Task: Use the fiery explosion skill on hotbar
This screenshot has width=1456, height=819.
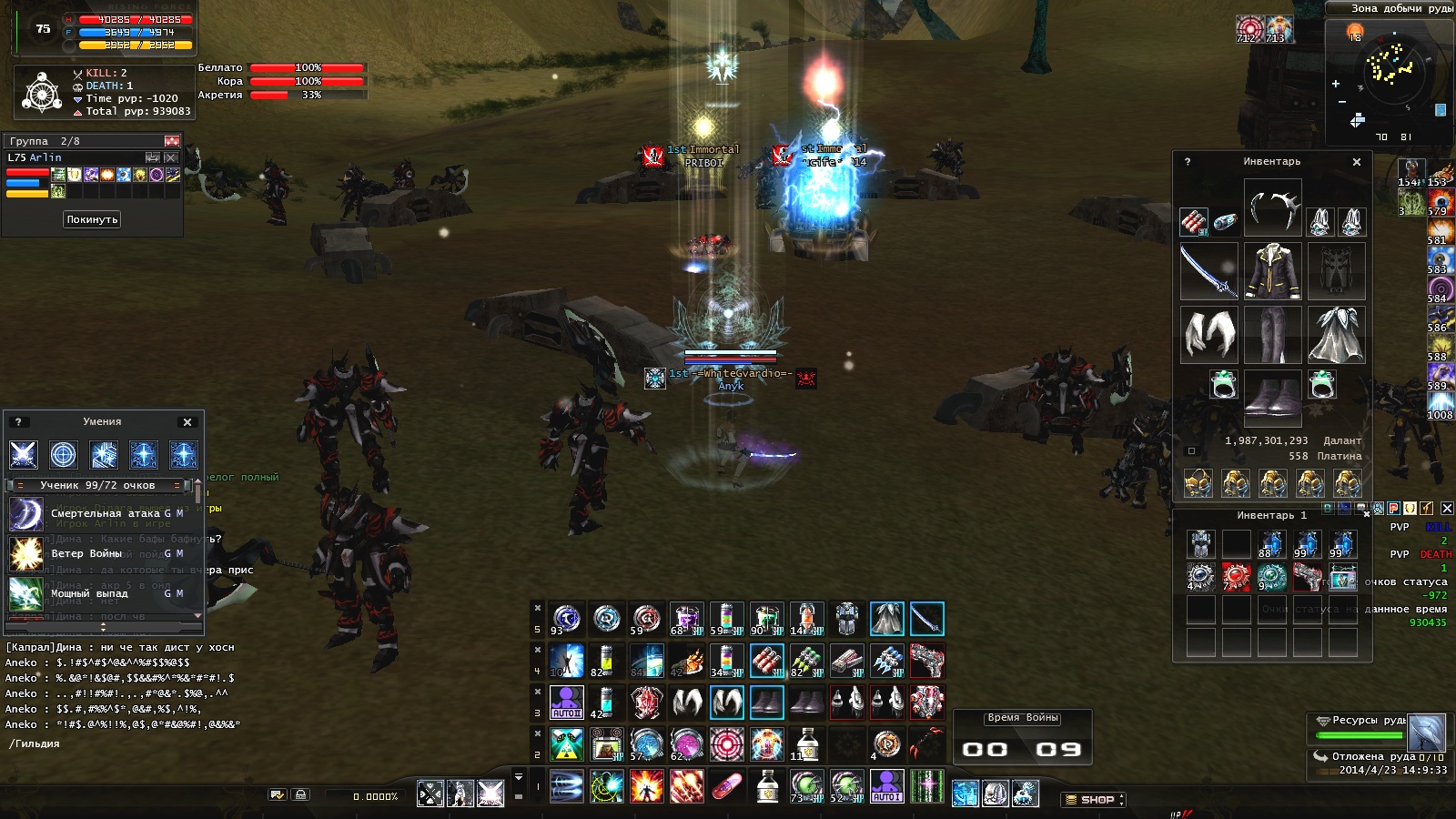Action: (x=646, y=785)
